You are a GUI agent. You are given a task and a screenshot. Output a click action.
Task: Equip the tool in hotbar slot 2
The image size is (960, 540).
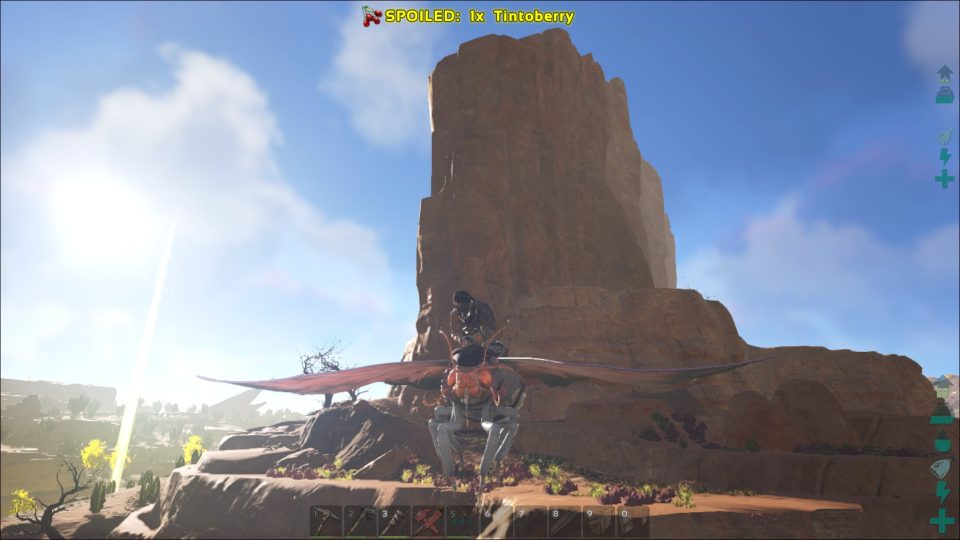pyautogui.click(x=360, y=522)
